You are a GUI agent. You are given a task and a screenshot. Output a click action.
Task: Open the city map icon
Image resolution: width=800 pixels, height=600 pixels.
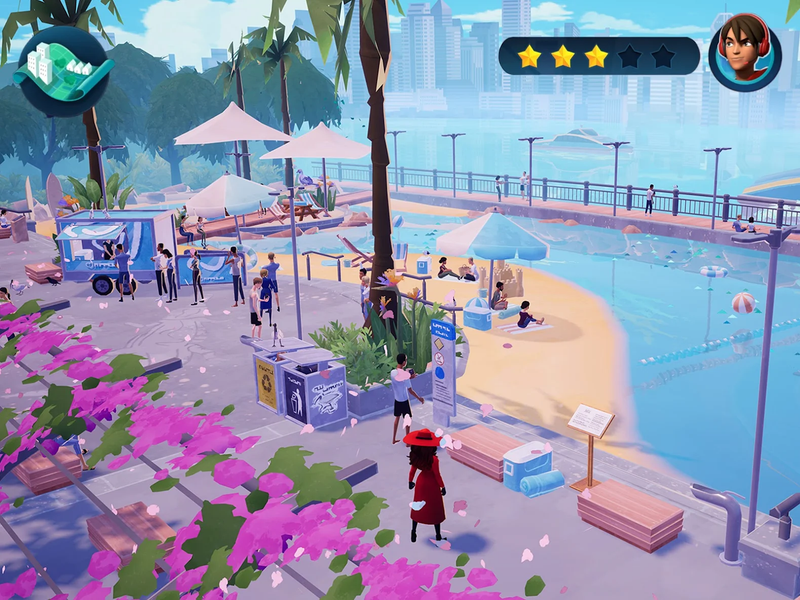click(x=63, y=70)
